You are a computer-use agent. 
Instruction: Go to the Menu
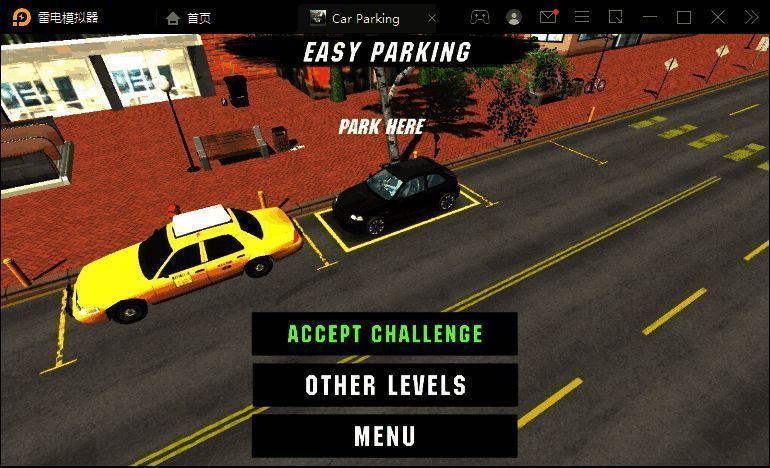click(x=385, y=436)
